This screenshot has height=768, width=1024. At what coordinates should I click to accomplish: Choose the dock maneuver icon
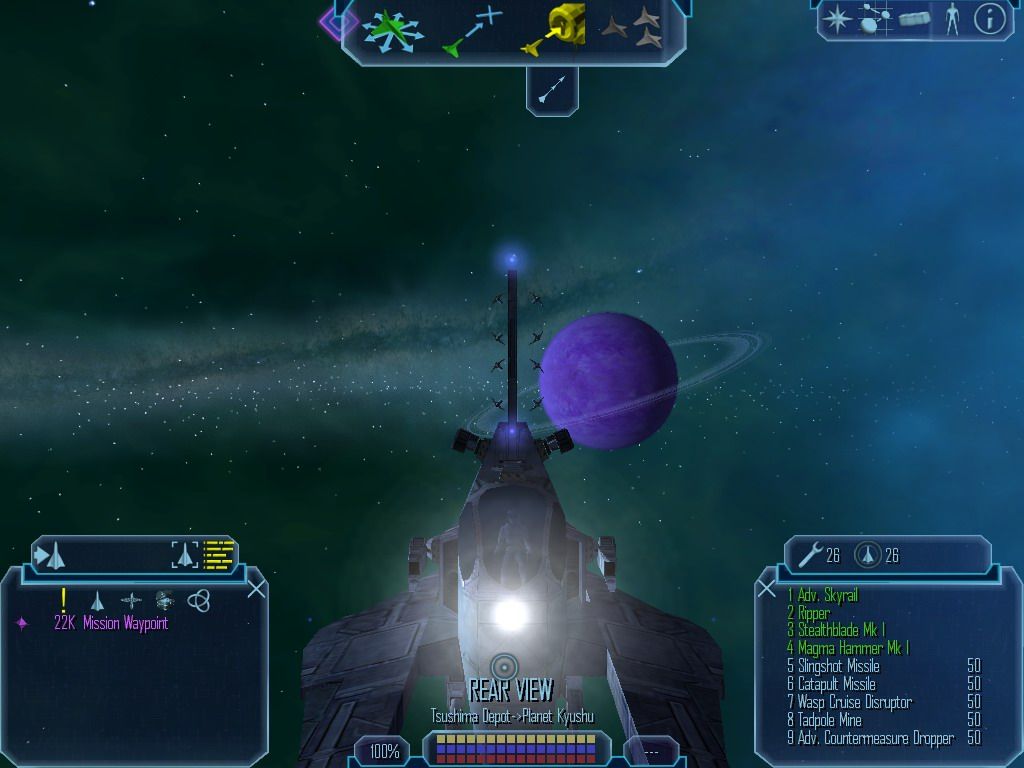coord(553,29)
